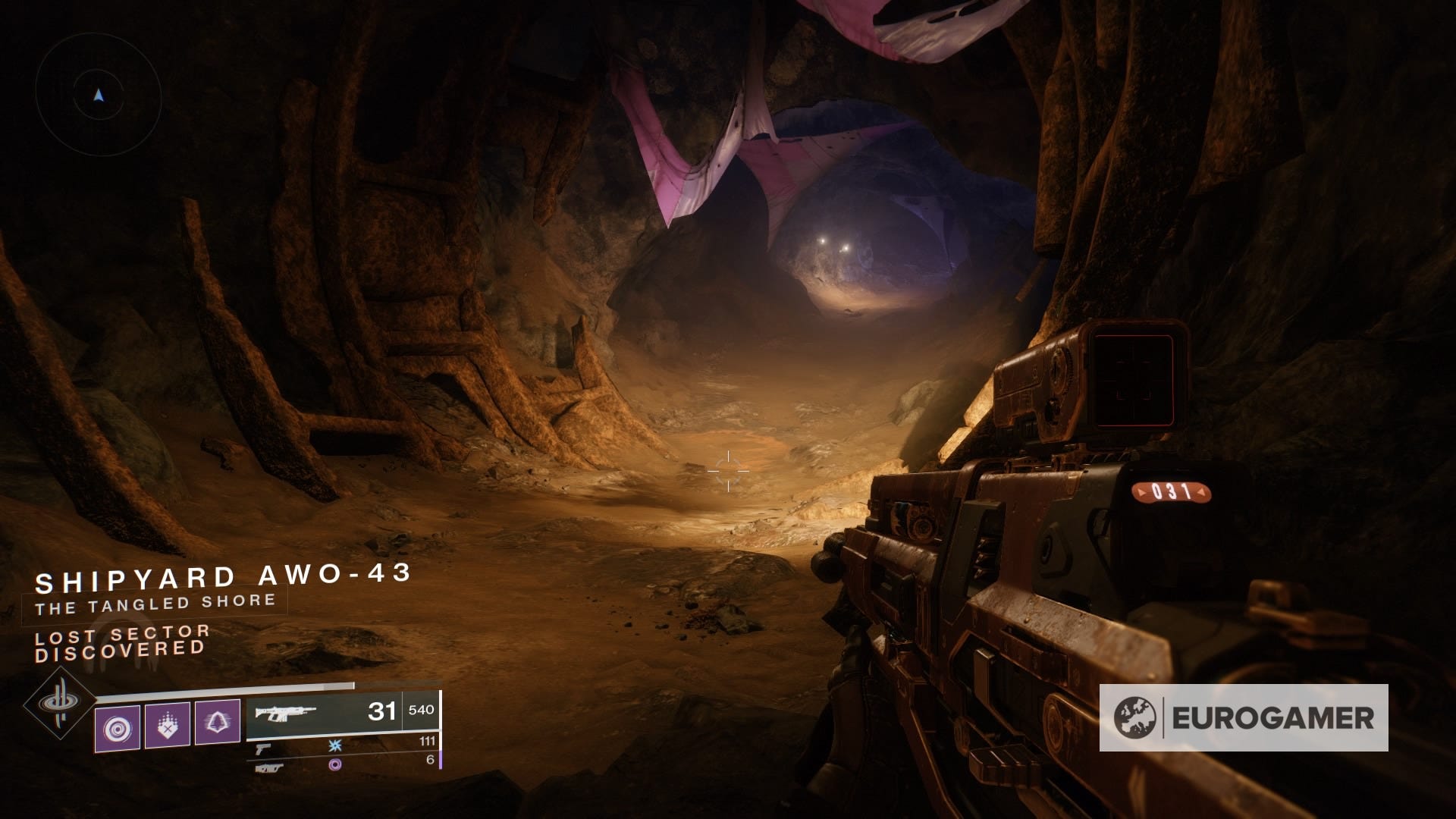Trigger the bell-shaped class ability icon
This screenshot has height=819, width=1456.
point(218,722)
